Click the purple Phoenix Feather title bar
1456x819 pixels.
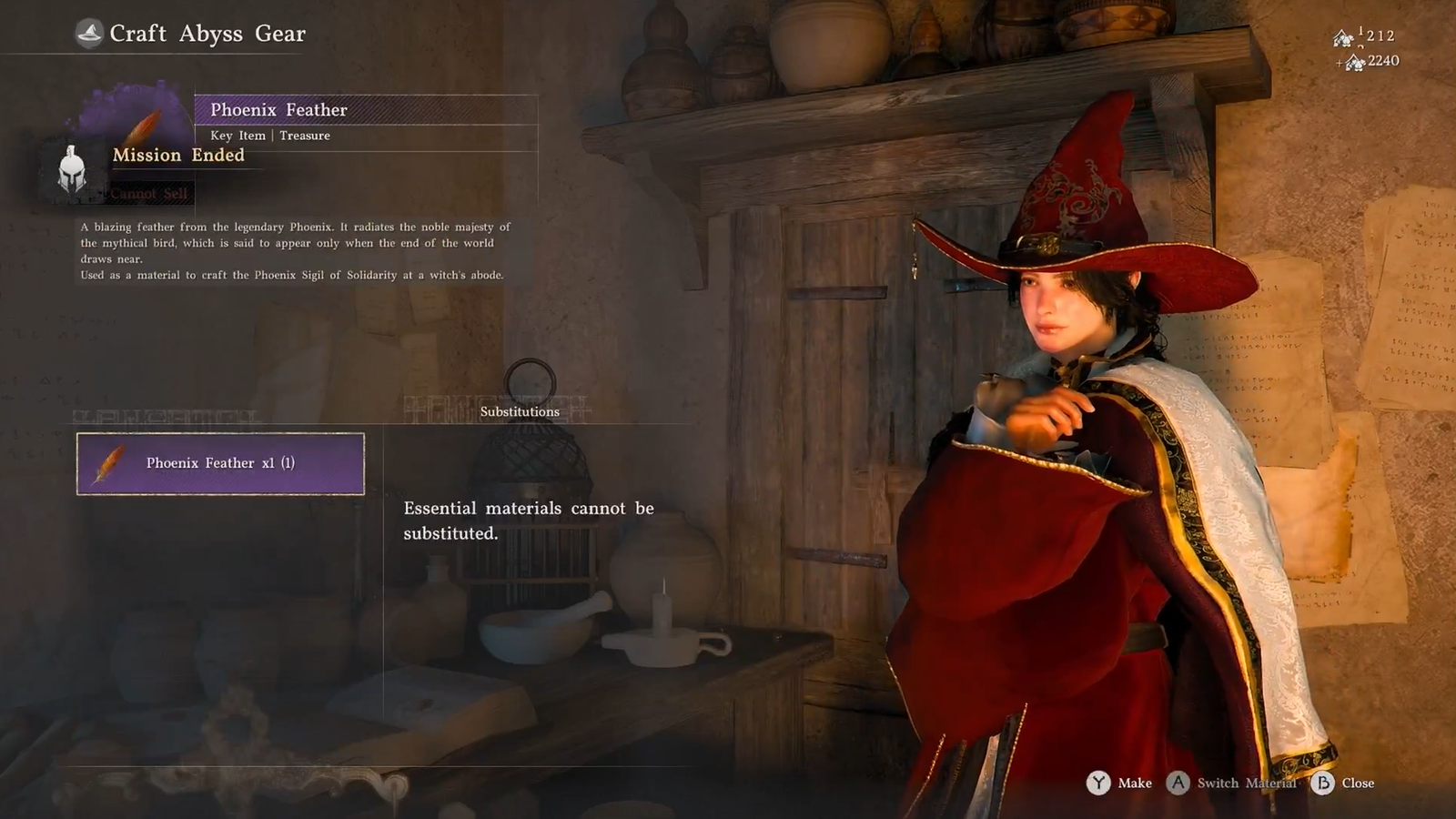(278, 109)
